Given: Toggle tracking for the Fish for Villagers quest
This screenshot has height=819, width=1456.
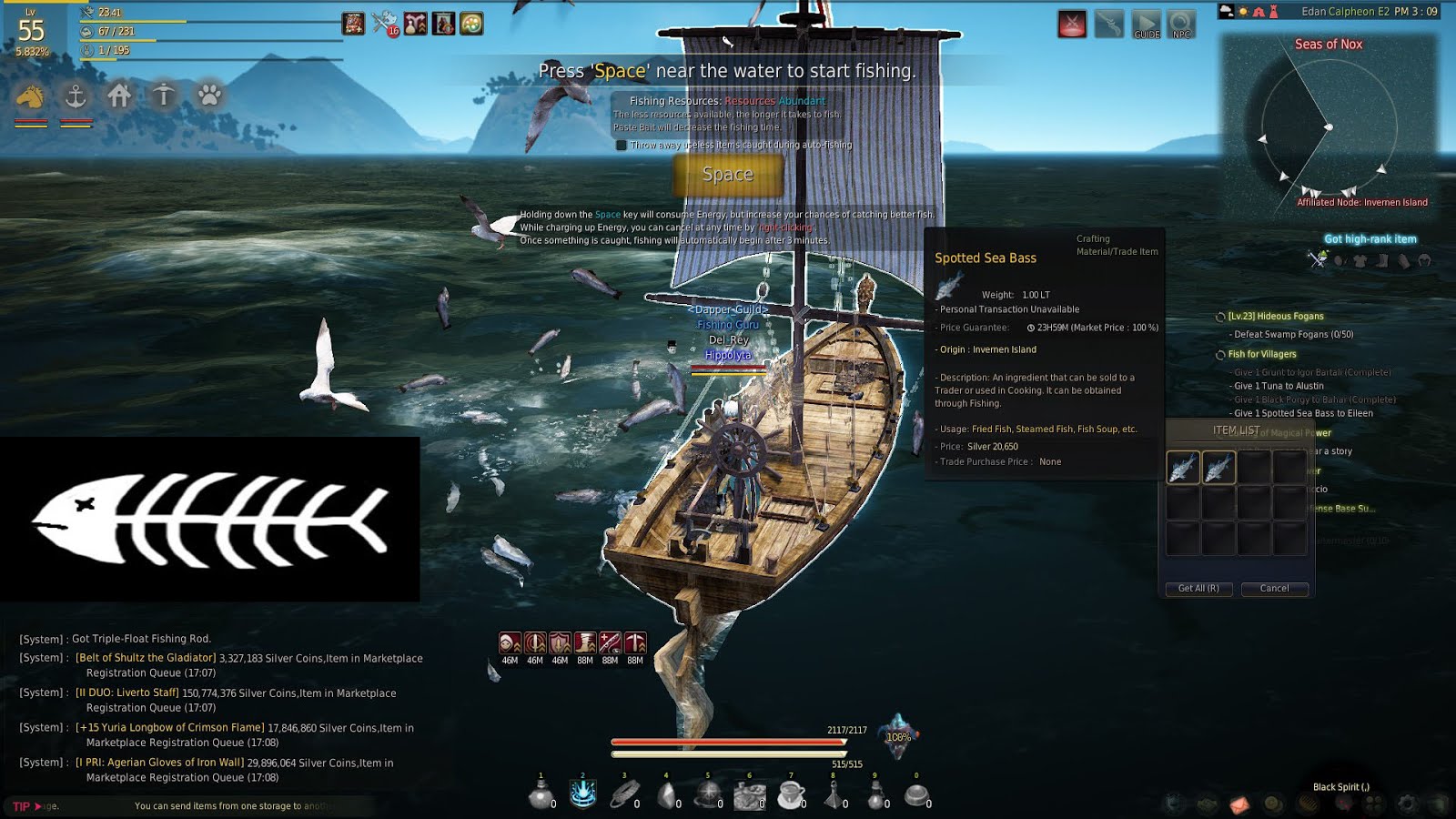Looking at the screenshot, I should 1219,354.
